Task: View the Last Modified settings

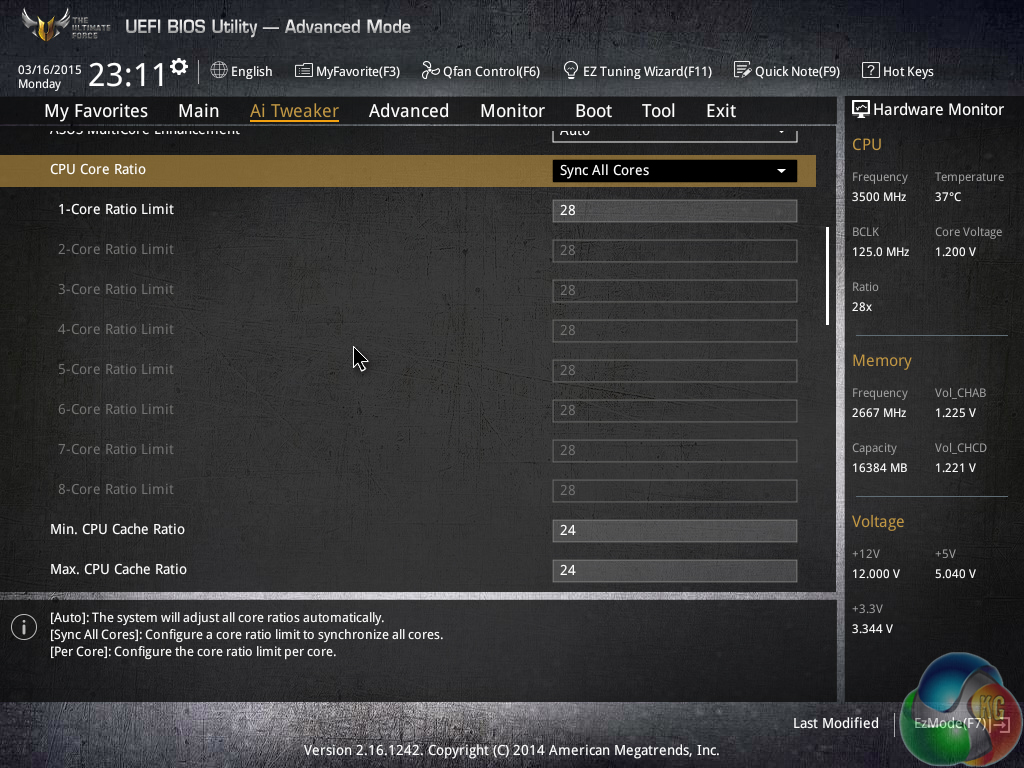Action: 835,723
